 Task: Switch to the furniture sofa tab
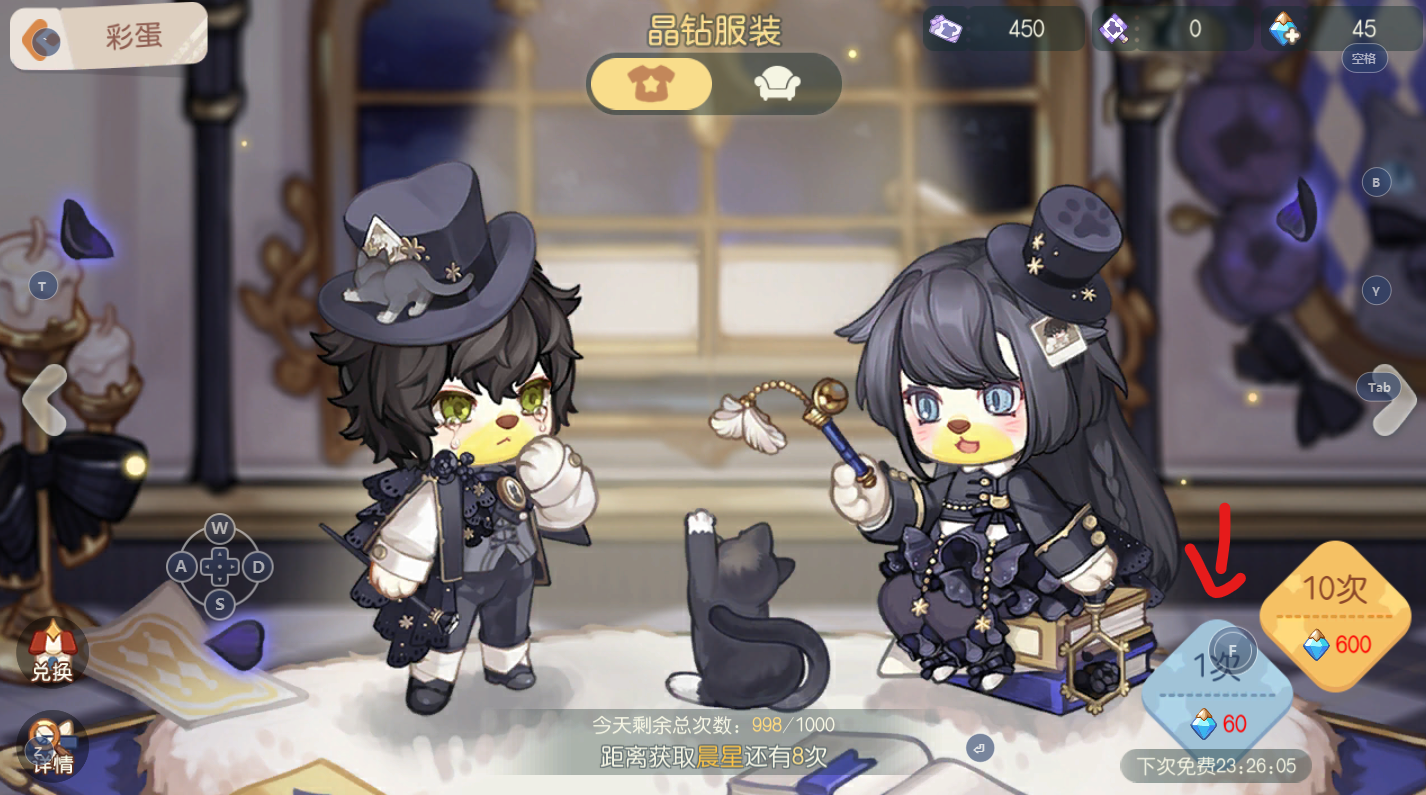pos(776,84)
